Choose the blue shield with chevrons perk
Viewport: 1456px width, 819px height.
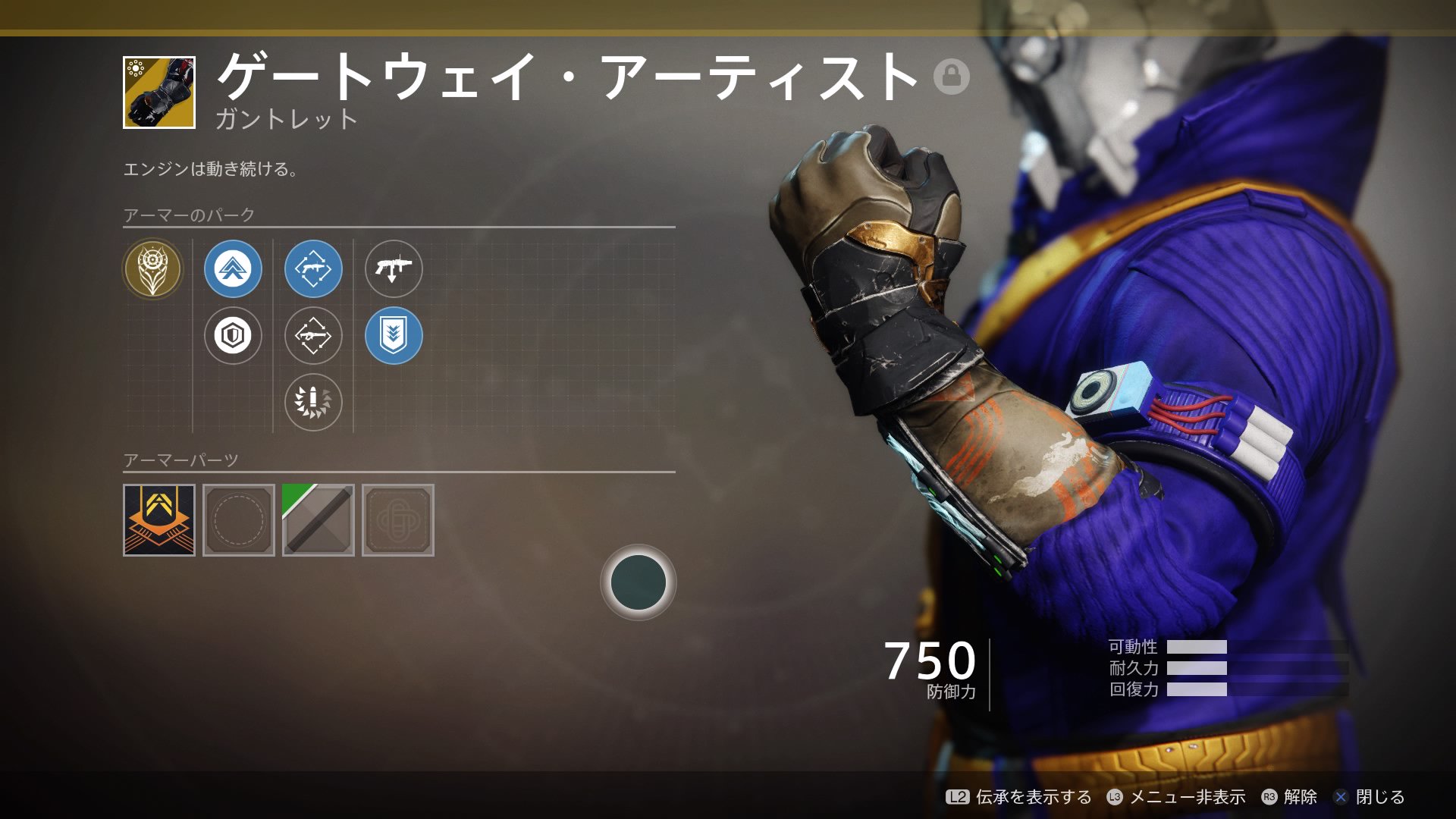coord(394,335)
